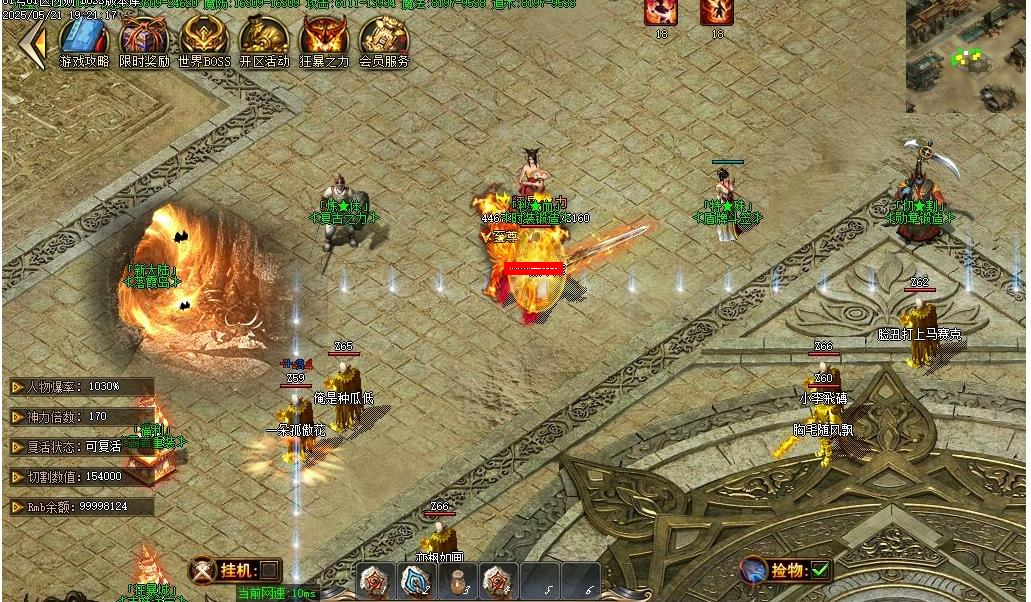
Task: Open the 开区活动 server events
Action: 264,40
